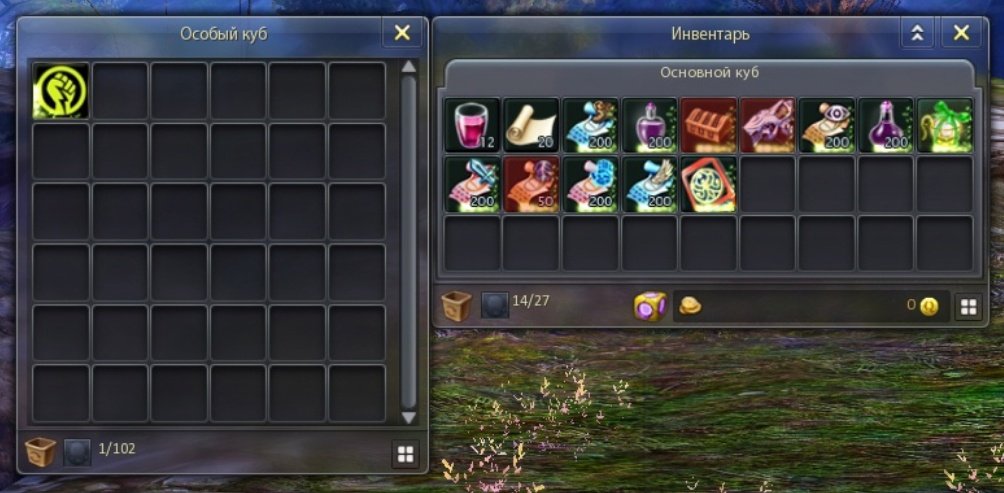
Task: Select the pink drink glass item
Action: (472, 125)
